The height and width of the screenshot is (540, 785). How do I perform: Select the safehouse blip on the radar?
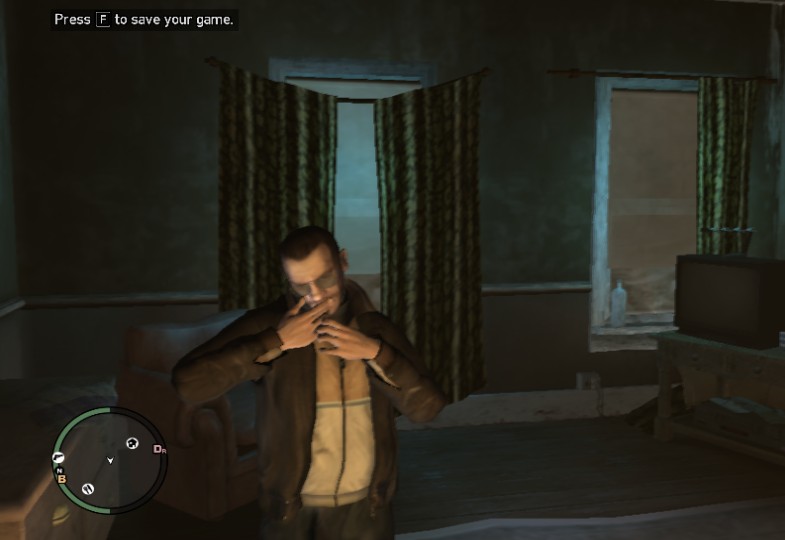[x=133, y=443]
